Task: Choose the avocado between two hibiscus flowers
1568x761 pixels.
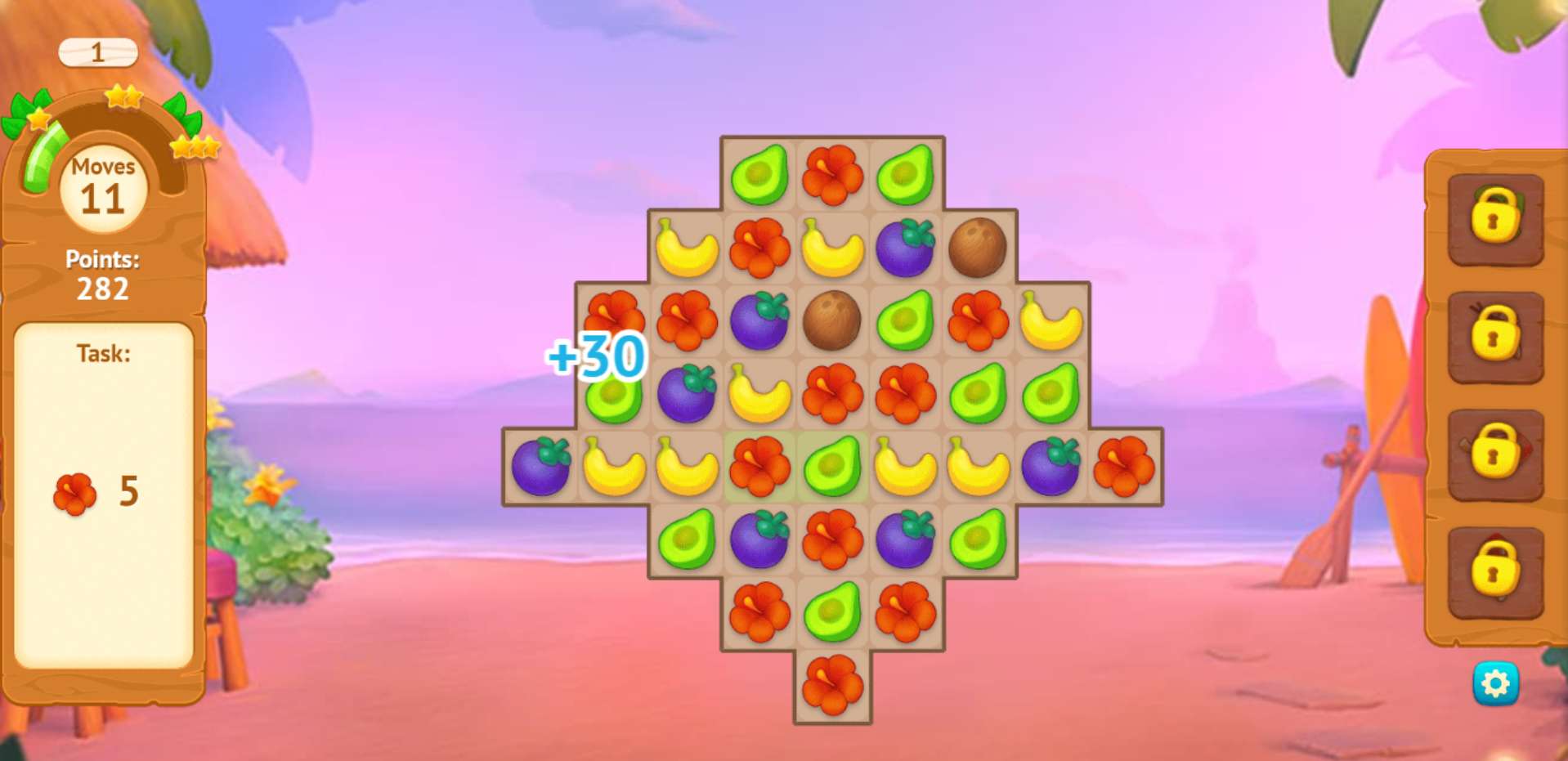Action: pyautogui.click(x=832, y=612)
